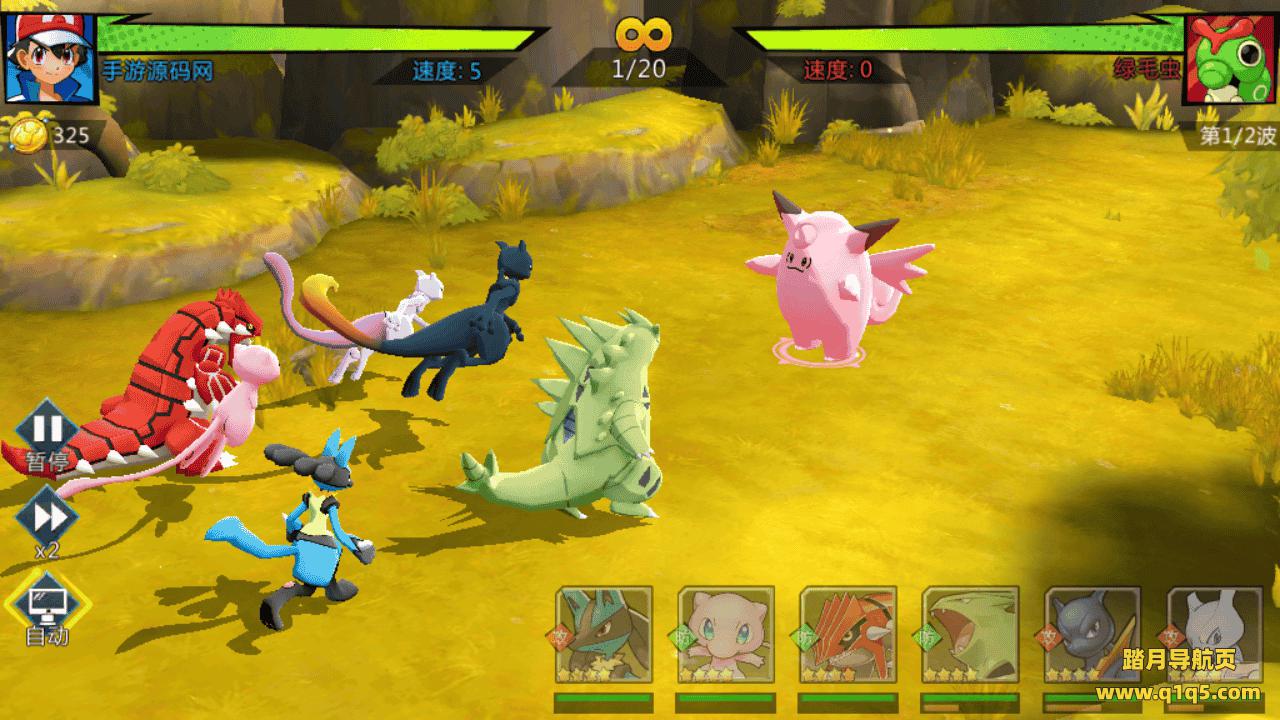Select the Lucario skill portrait
Image resolution: width=1280 pixels, height=720 pixels.
[604, 636]
